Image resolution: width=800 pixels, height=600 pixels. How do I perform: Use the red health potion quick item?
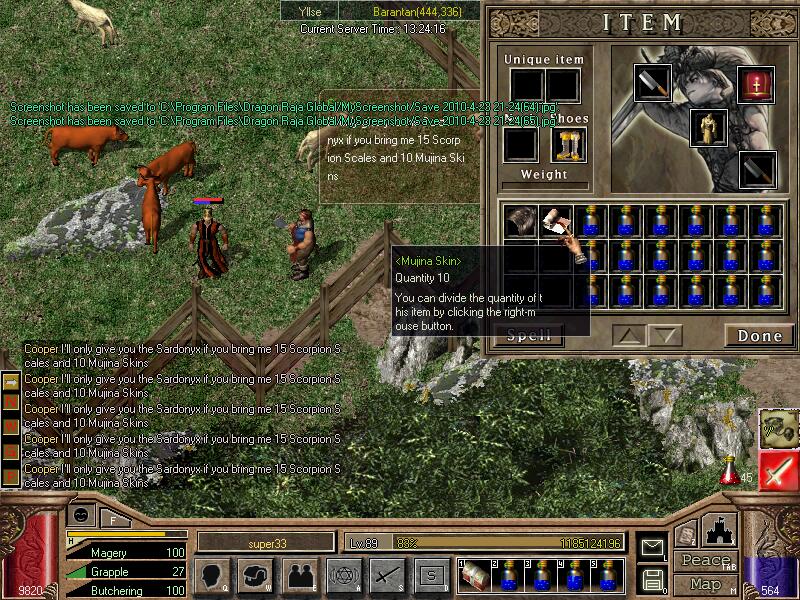pyautogui.click(x=731, y=468)
